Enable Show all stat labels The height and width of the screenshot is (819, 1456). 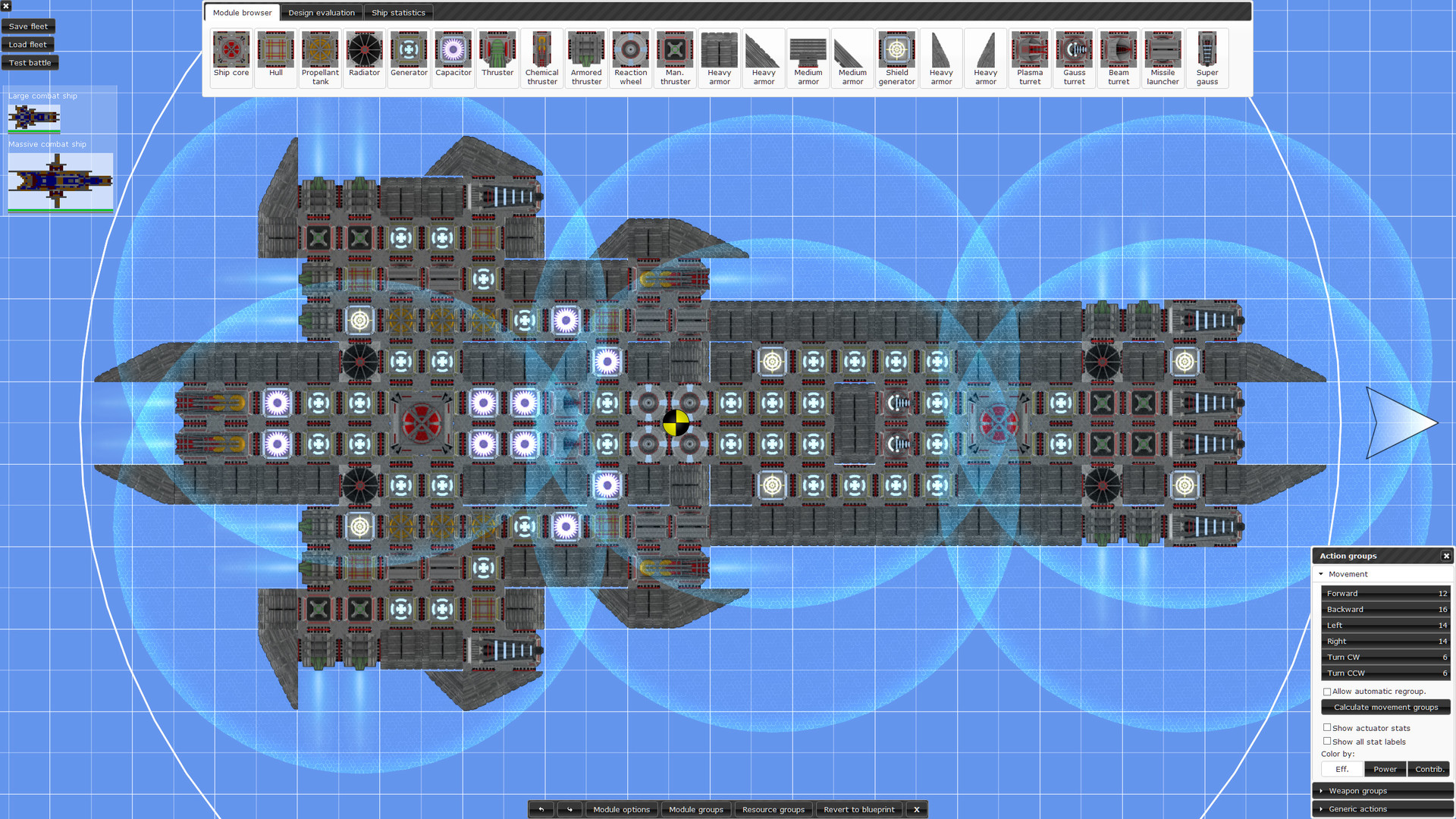pos(1327,741)
